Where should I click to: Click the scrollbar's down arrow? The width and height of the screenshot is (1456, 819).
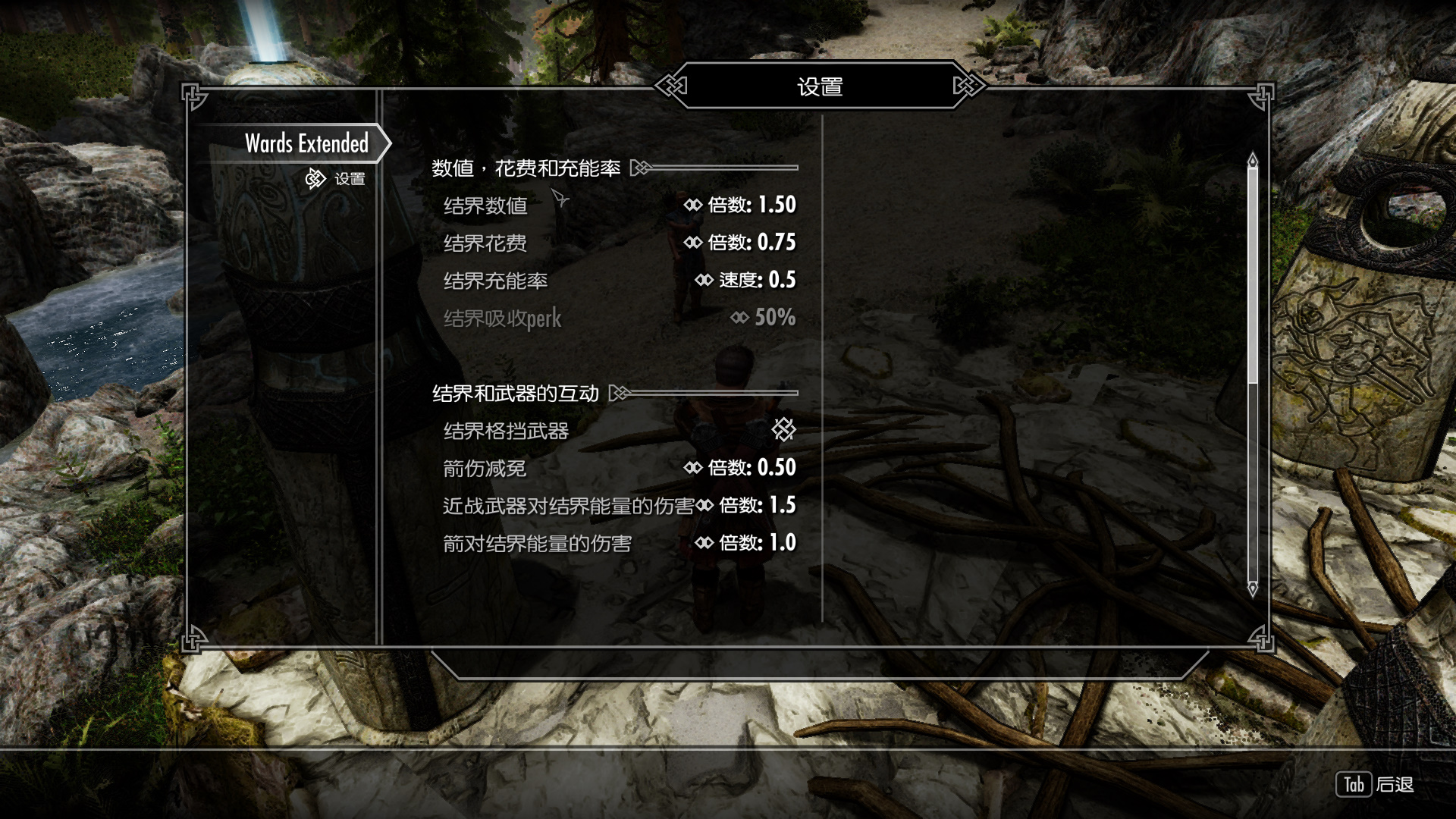click(1253, 588)
